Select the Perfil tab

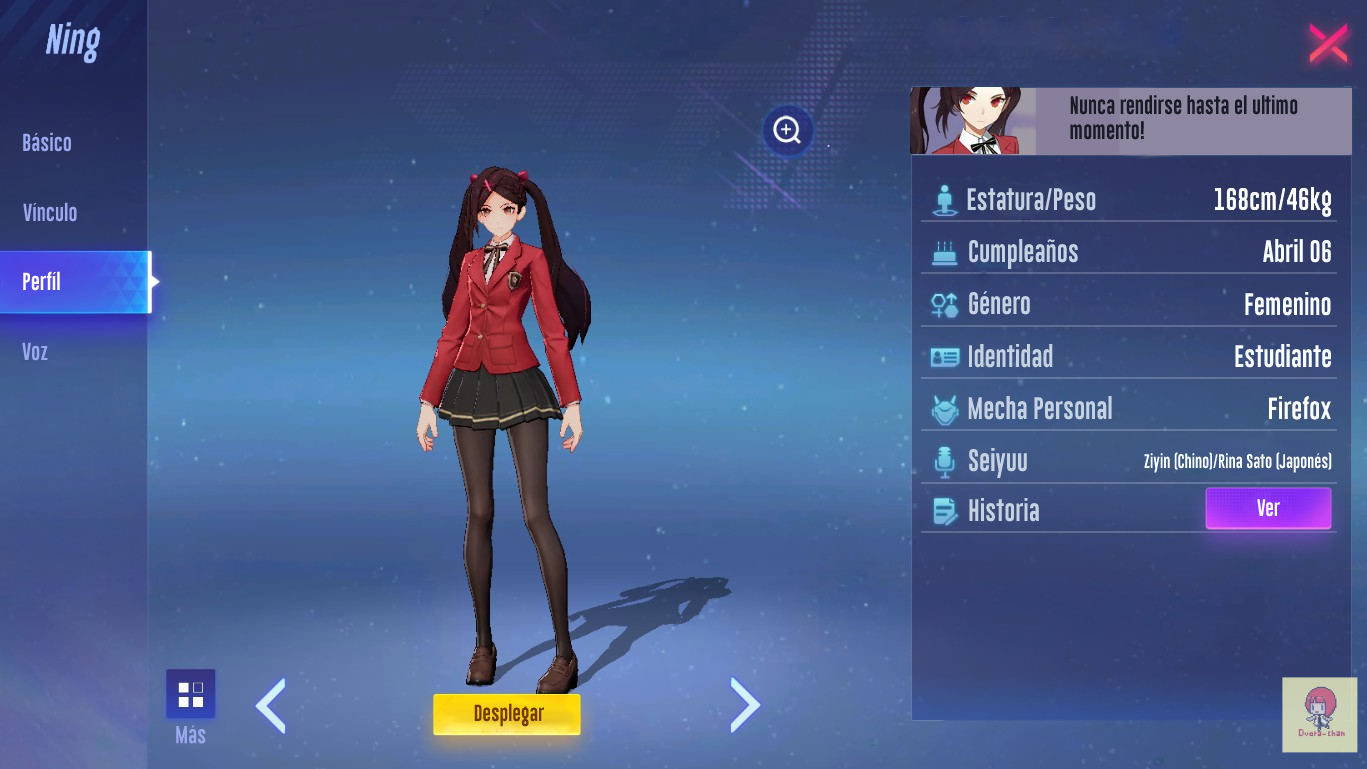coord(42,282)
